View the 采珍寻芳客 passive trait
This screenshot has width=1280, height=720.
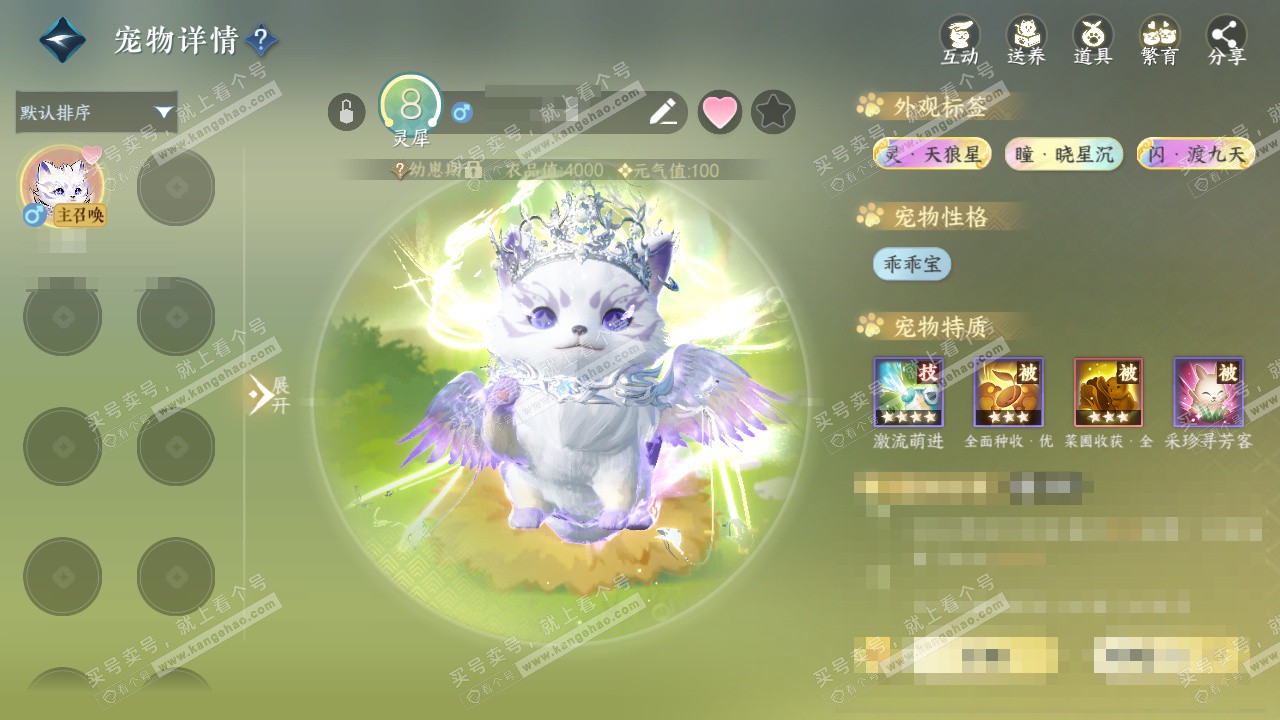(x=1208, y=392)
